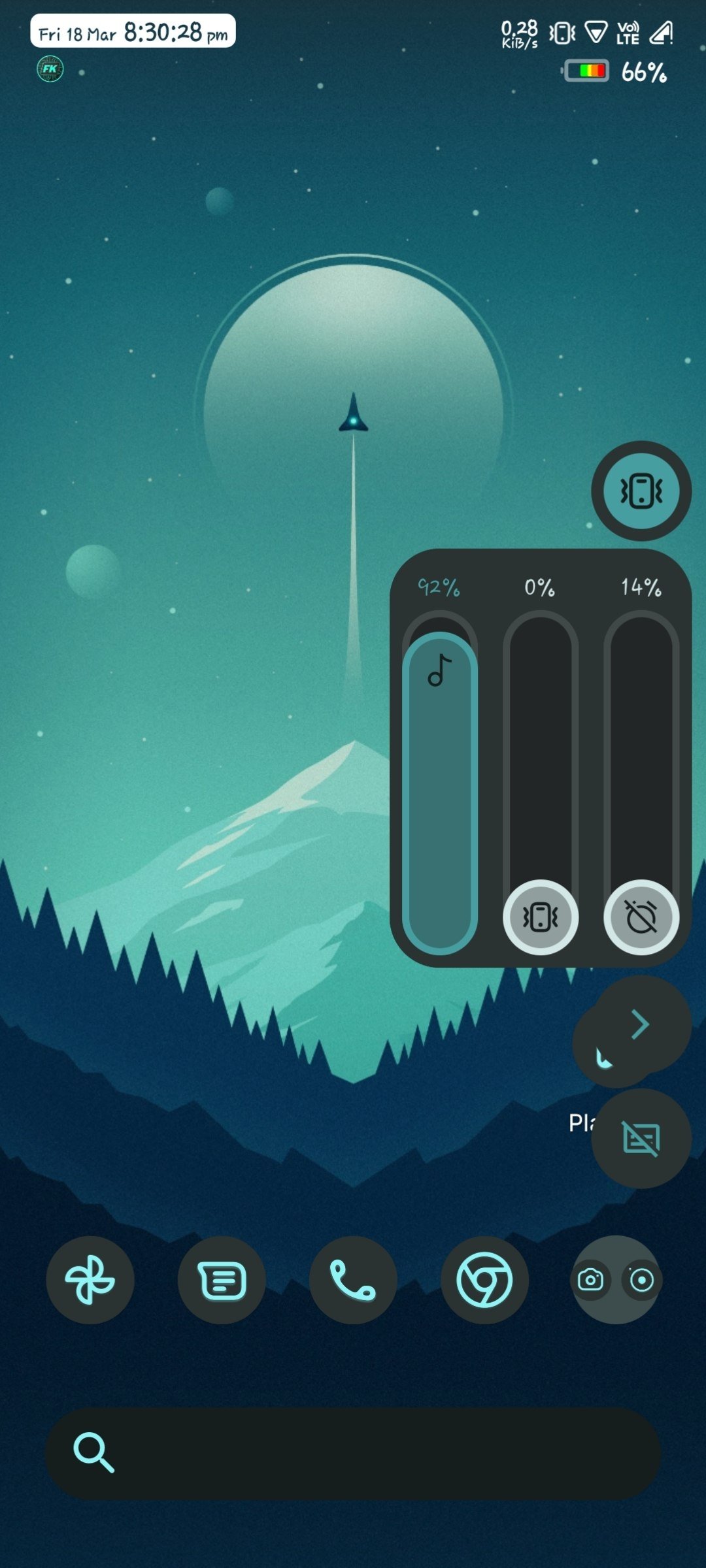Open the Chrome browser
Viewport: 706px width, 1568px height.
point(484,1280)
